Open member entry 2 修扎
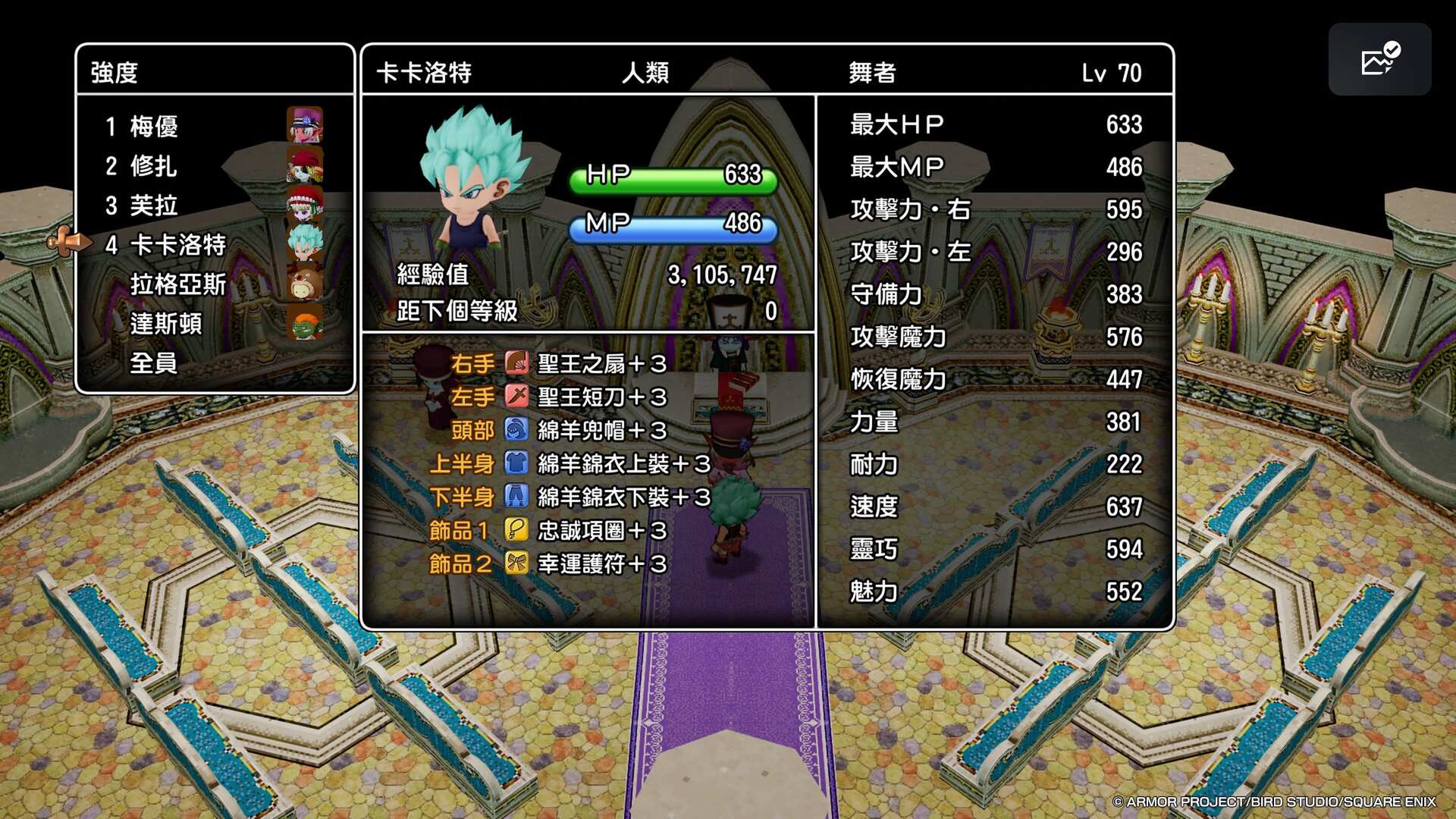 point(155,167)
